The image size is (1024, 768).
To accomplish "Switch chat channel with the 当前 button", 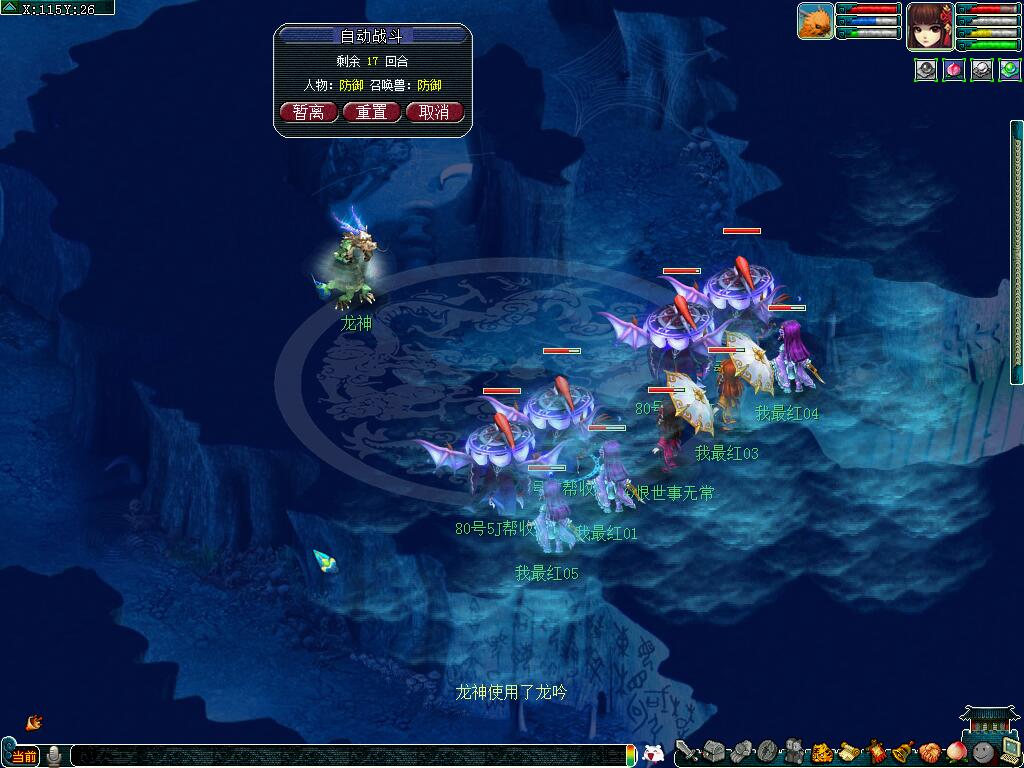I will click(x=24, y=756).
